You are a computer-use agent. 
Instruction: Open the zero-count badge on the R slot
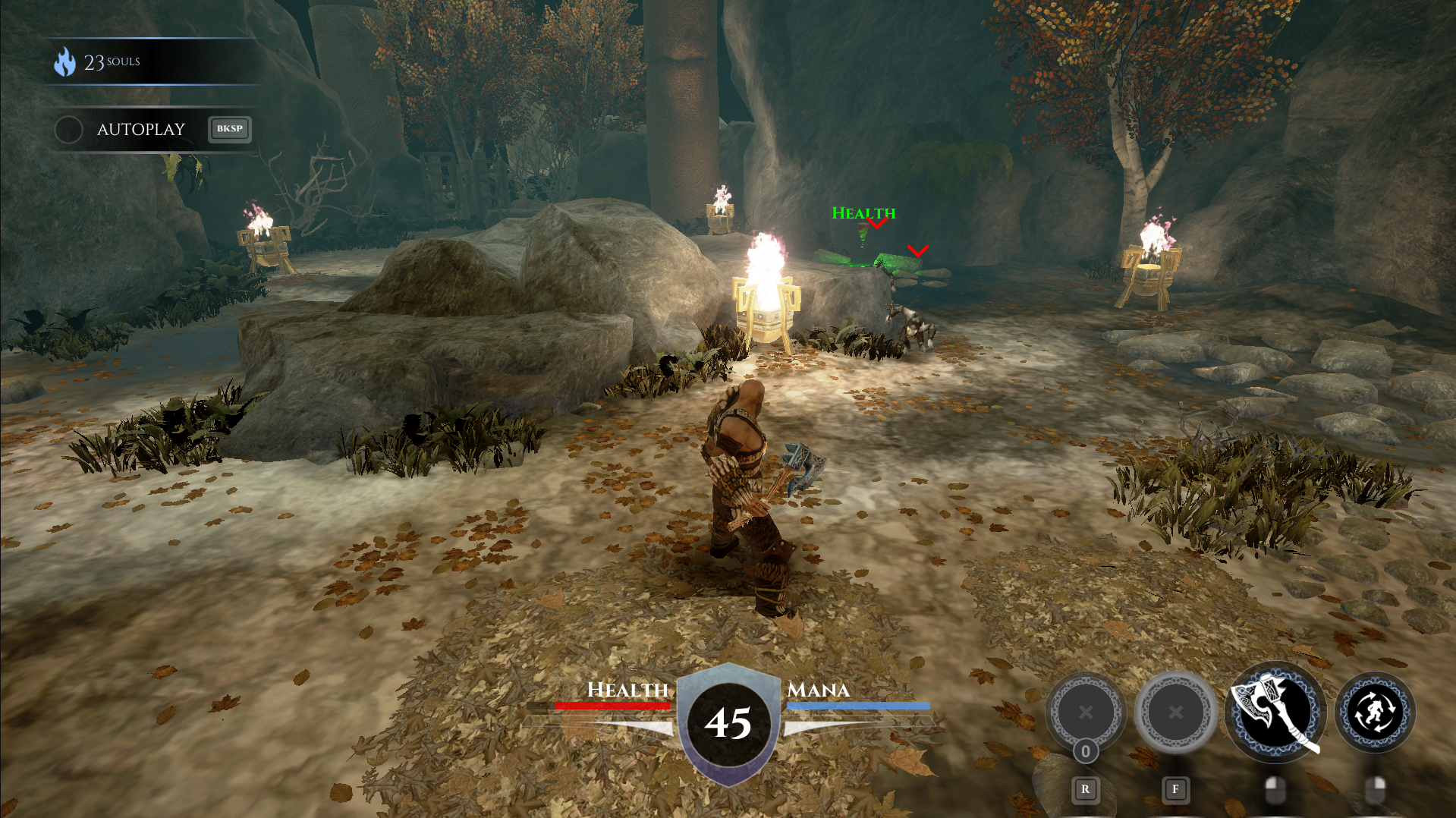[x=1085, y=749]
